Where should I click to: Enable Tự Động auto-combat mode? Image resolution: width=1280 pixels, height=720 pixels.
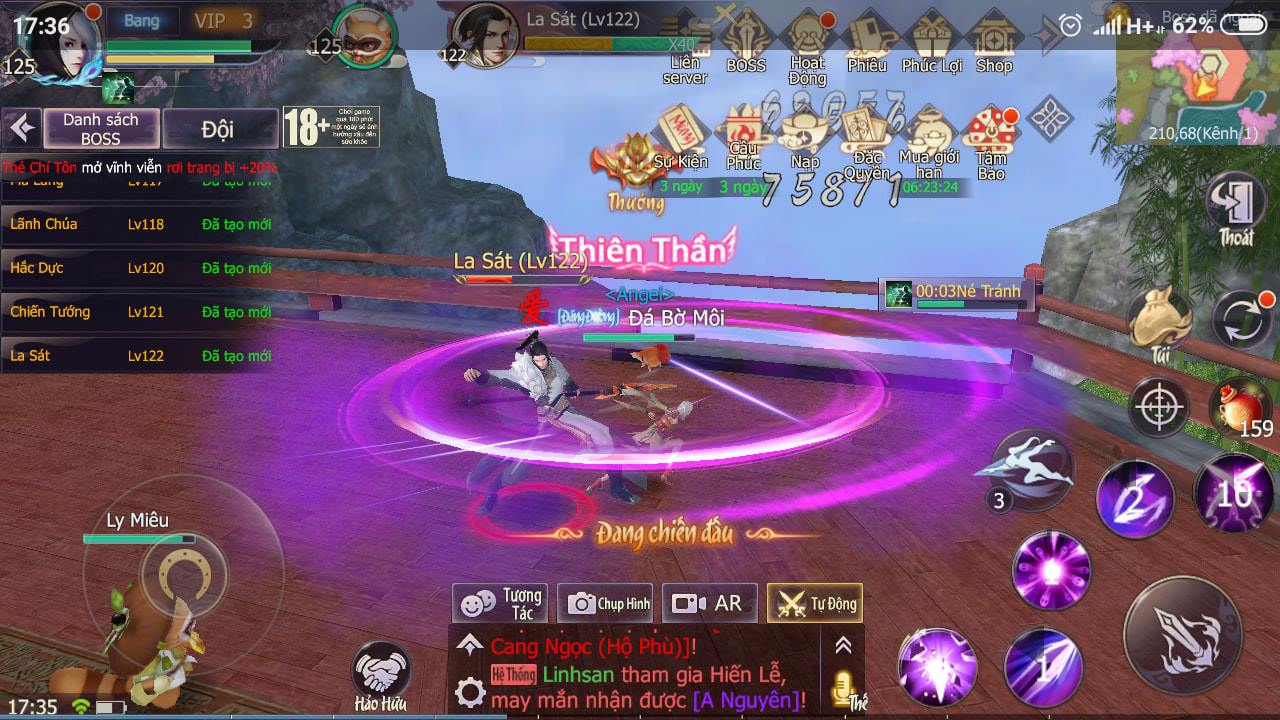[x=815, y=603]
